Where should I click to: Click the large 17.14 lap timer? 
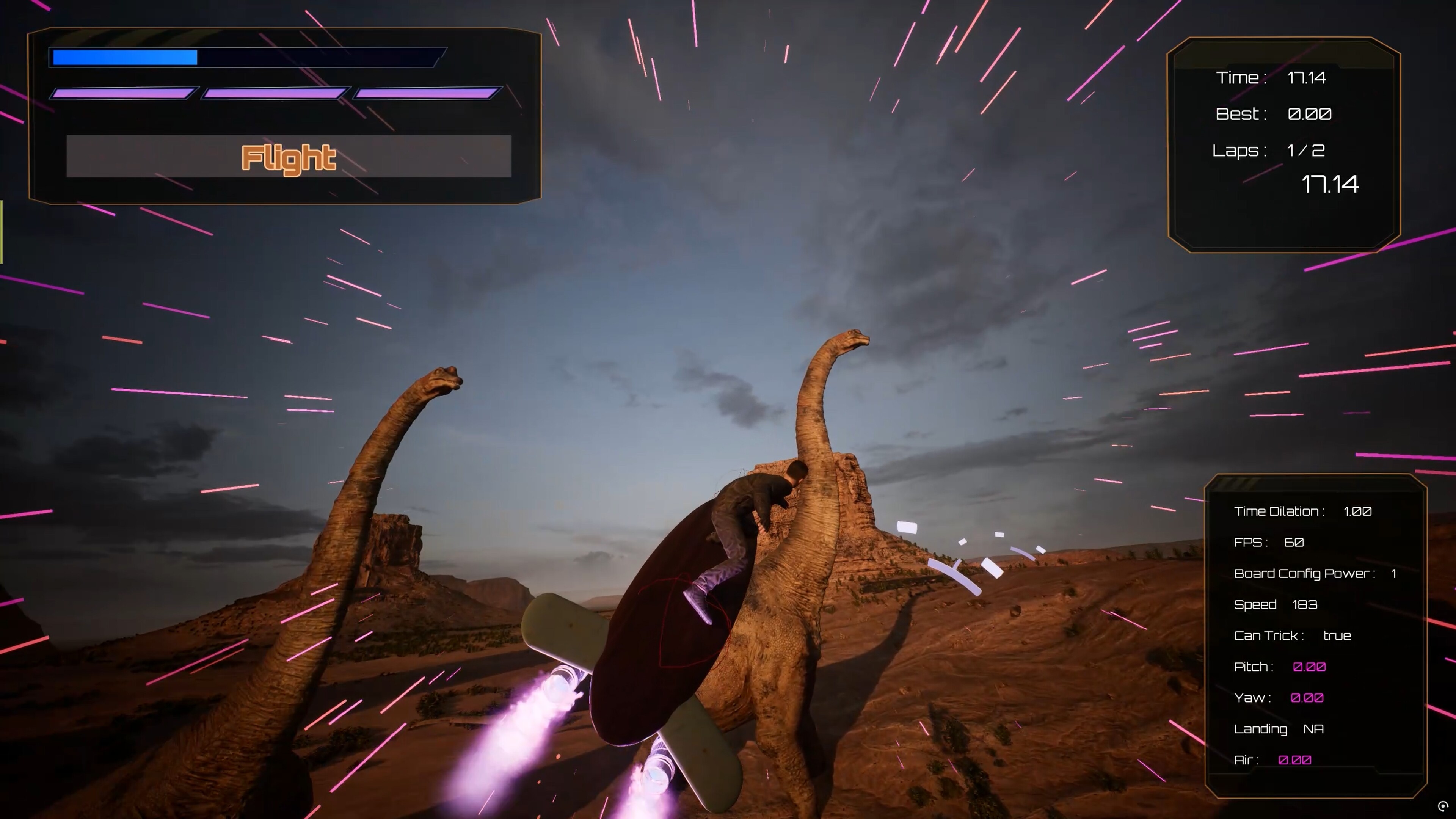click(x=1329, y=184)
